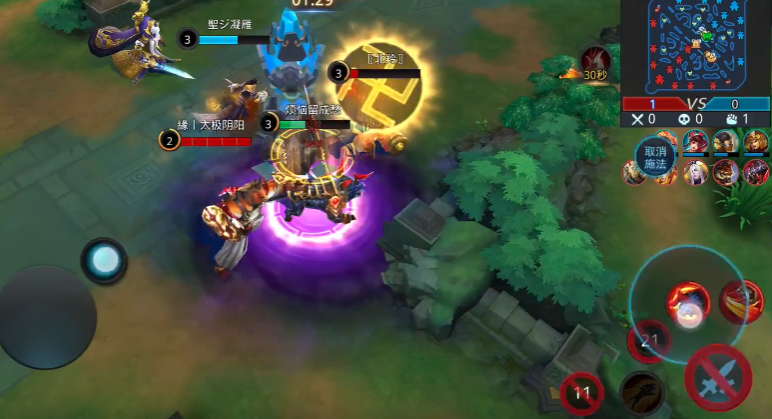Use the dark summoner spell icon

pyautogui.click(x=640, y=391)
